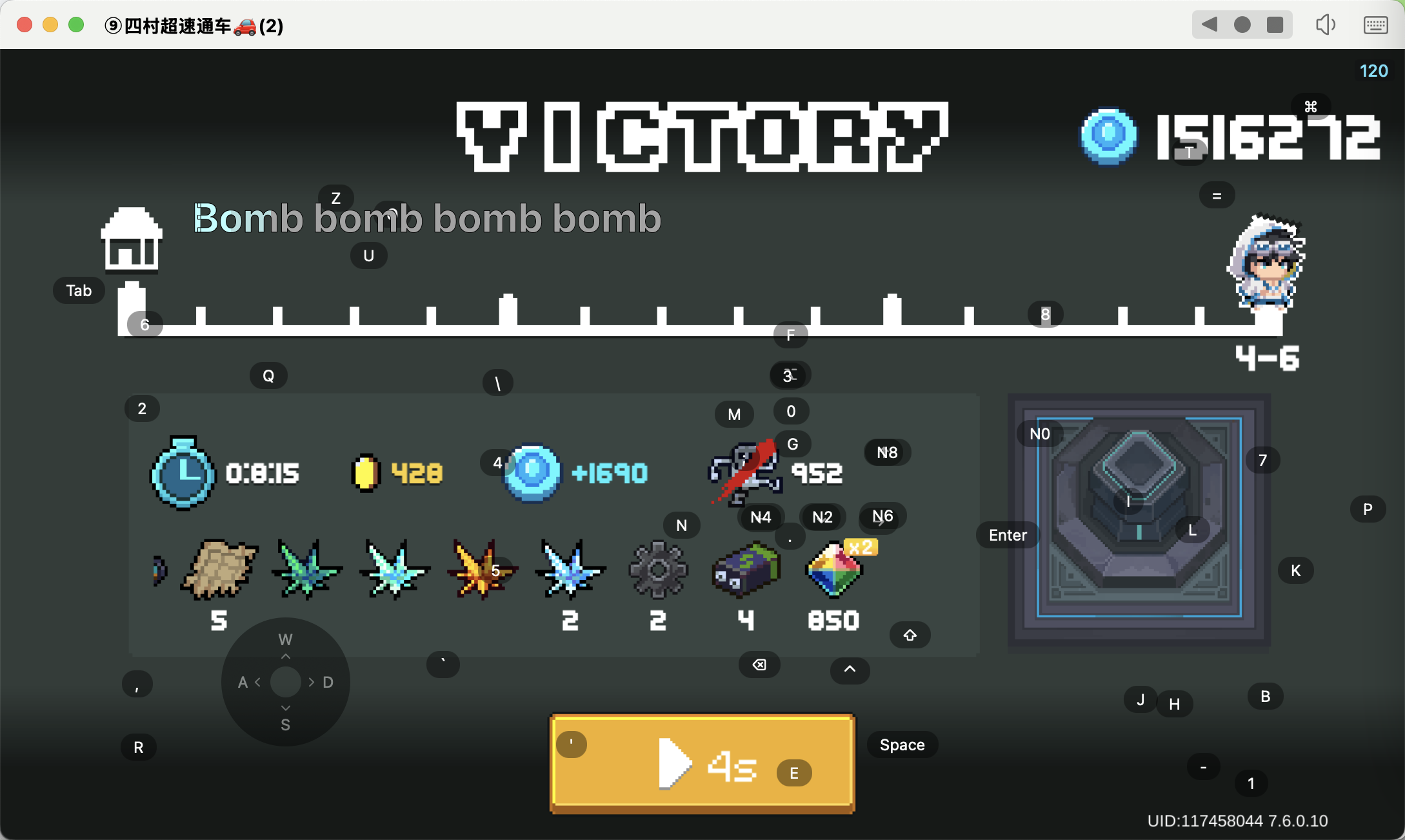Click the green cartridge item showing 4
Viewport: 1405px width, 840px height.
[746, 570]
